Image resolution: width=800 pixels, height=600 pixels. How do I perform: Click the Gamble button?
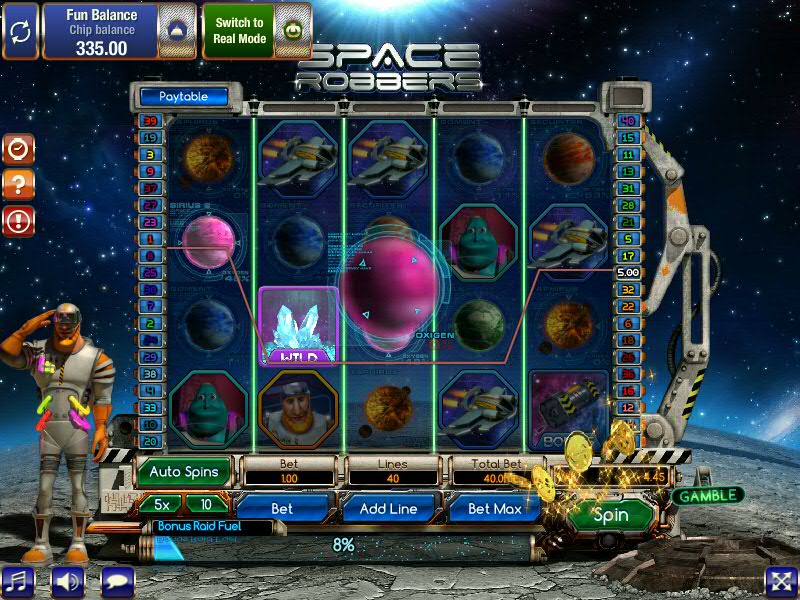tap(707, 495)
